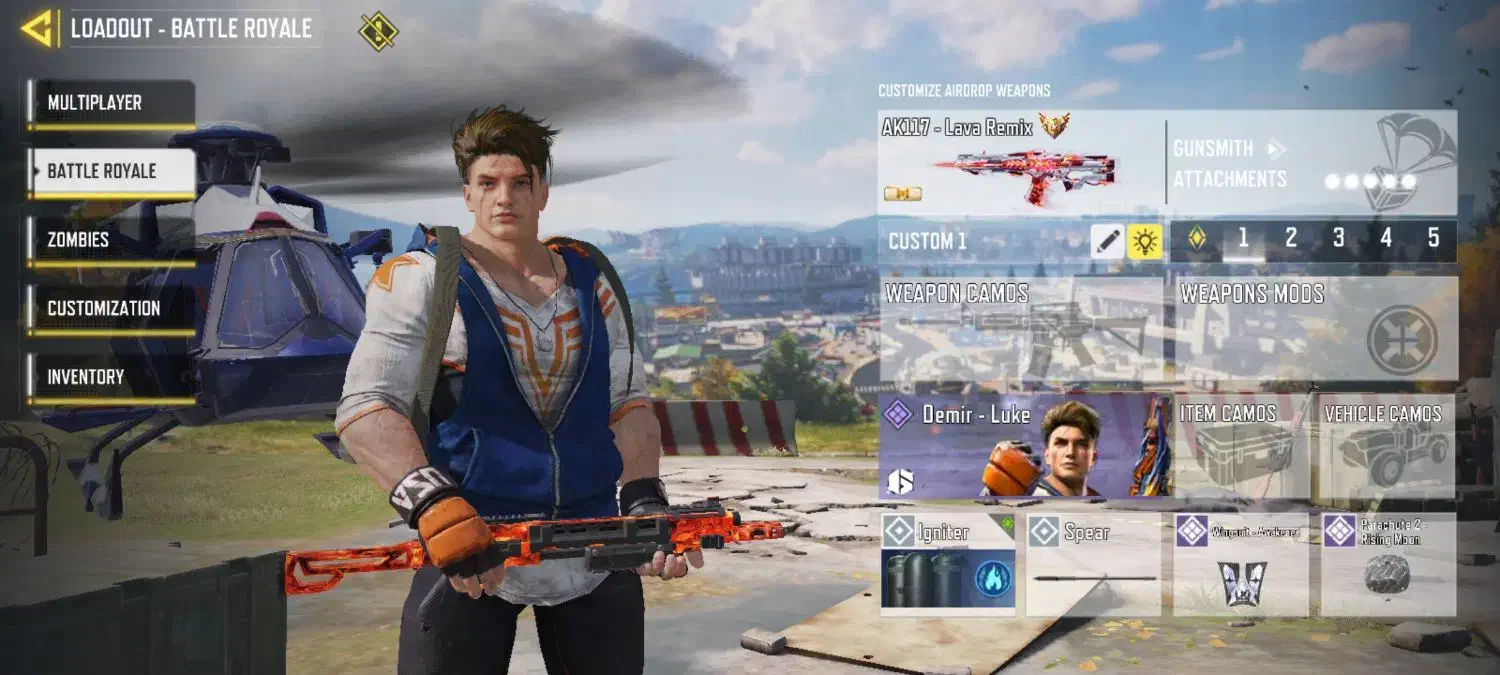The width and height of the screenshot is (1500, 675).
Task: Open Vehicle Camos
Action: coord(1387,447)
